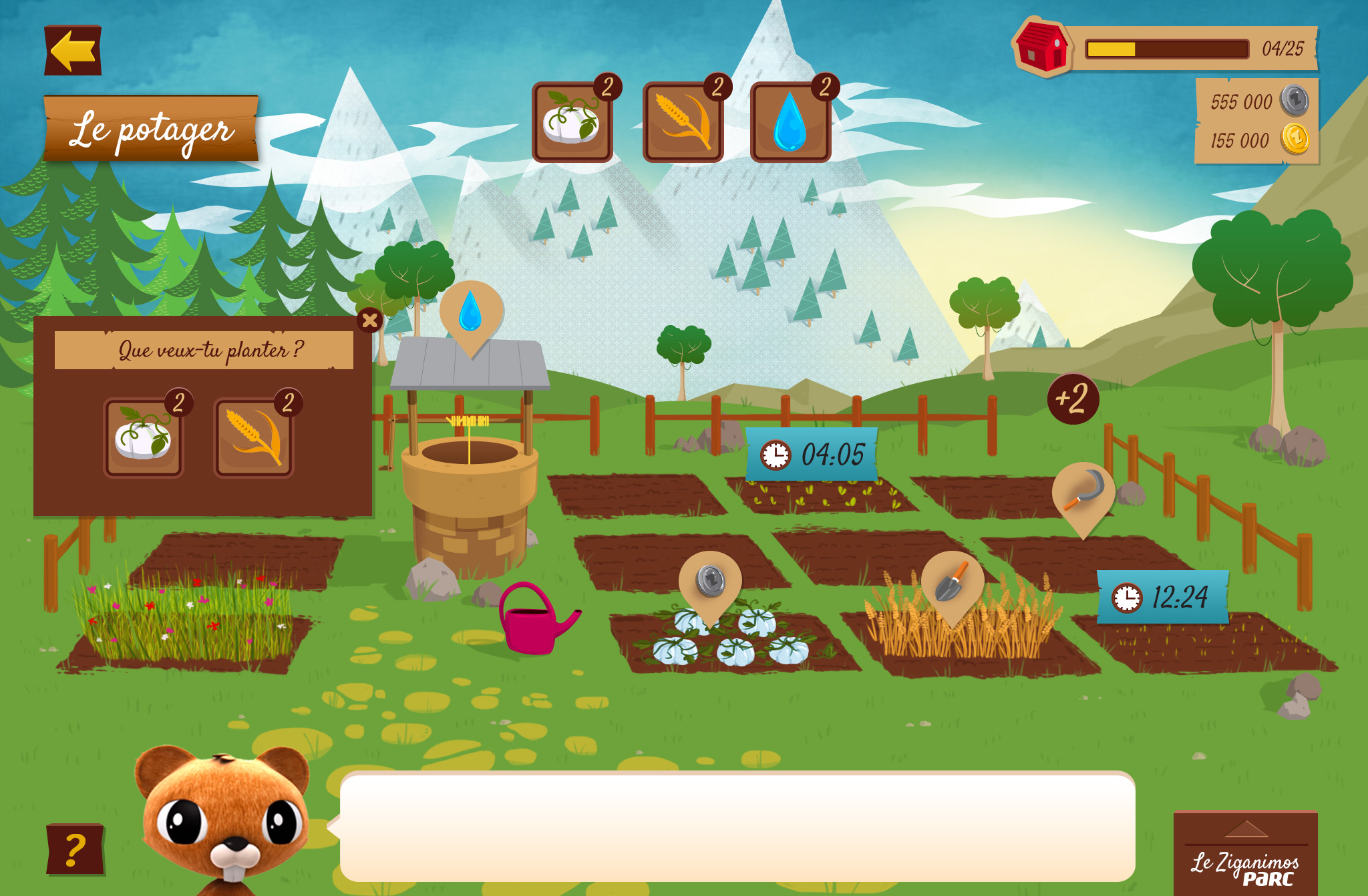This screenshot has height=896, width=1368.
Task: Go back with the yellow arrow button
Action: tap(73, 51)
